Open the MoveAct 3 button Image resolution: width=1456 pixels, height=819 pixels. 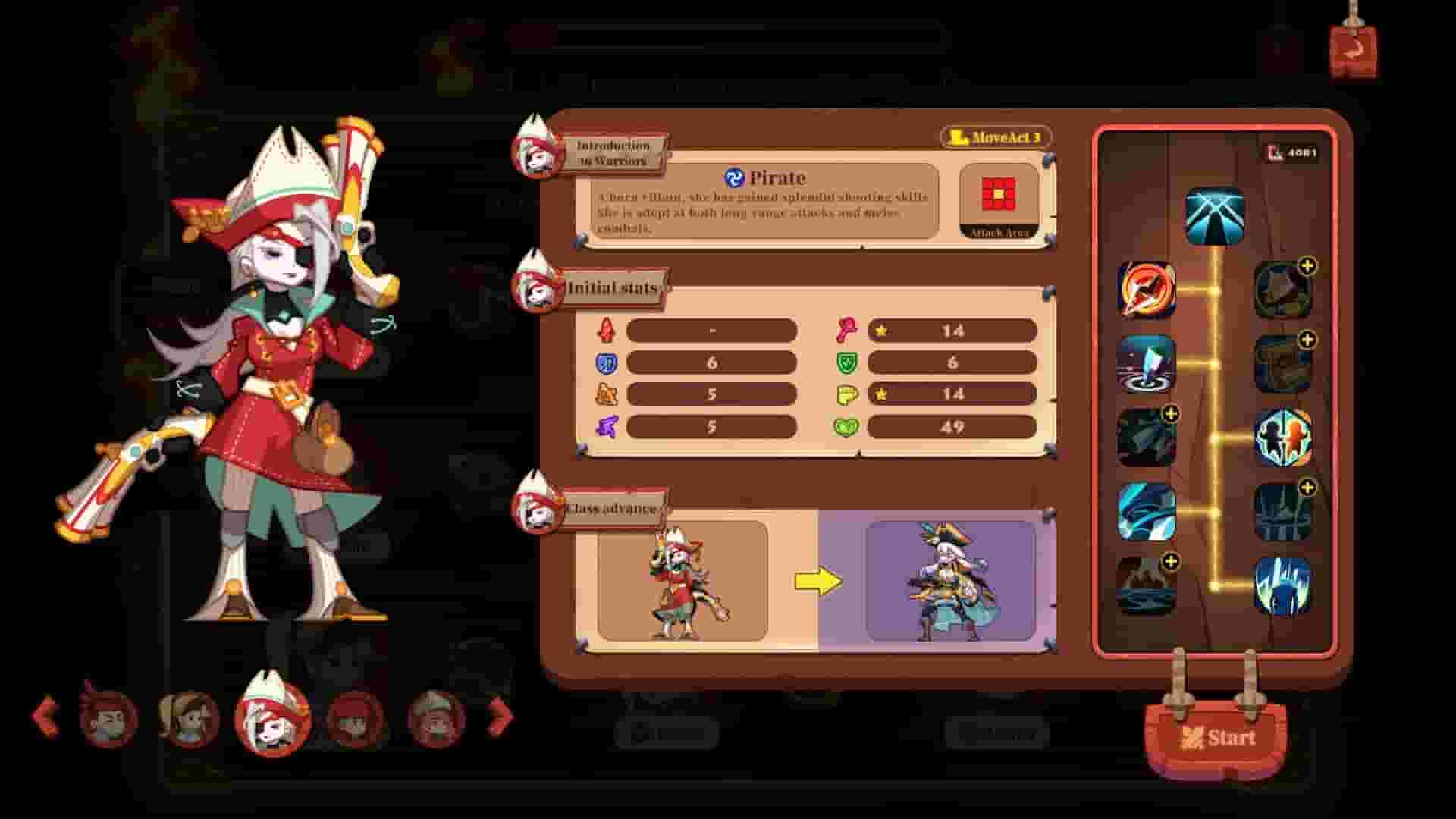996,139
